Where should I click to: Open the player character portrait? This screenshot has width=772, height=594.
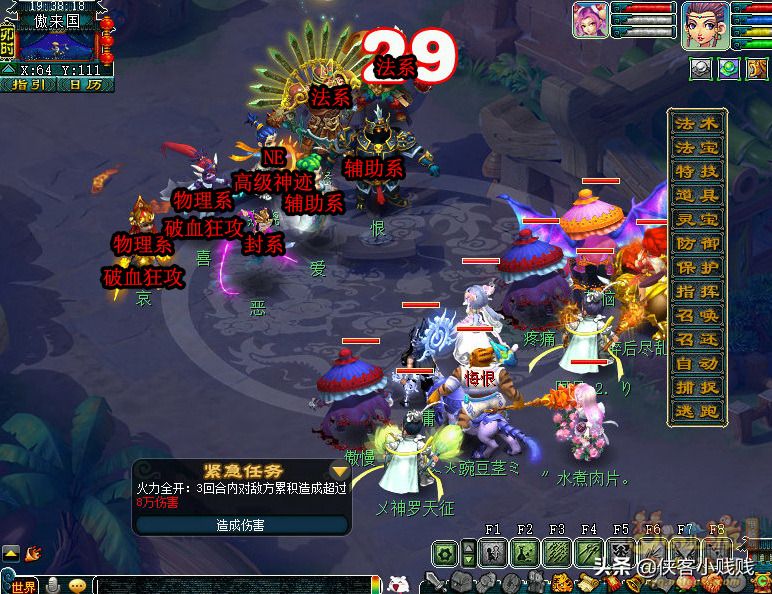tap(705, 25)
